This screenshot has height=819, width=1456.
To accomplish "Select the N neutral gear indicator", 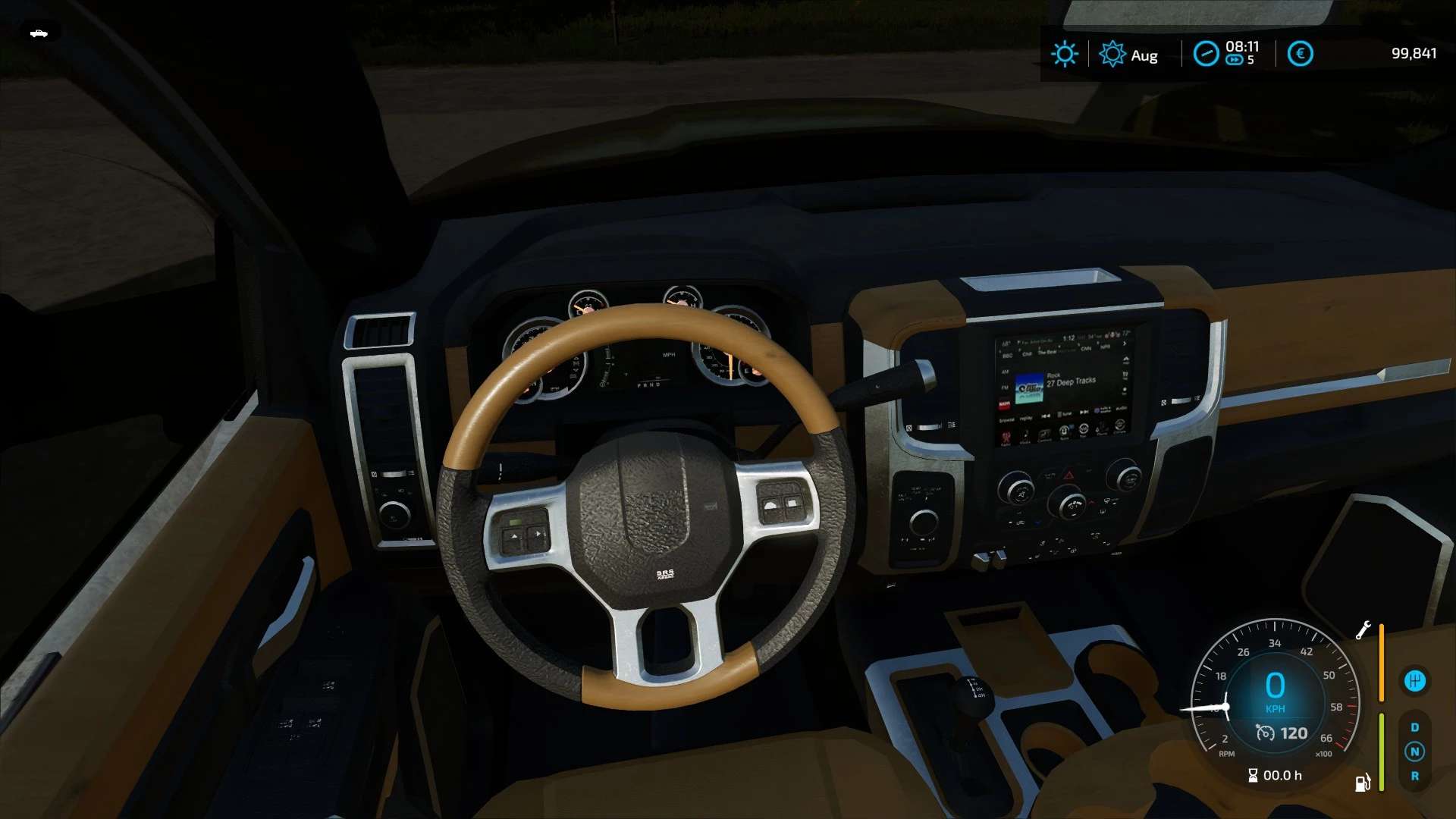I will click(x=1414, y=752).
